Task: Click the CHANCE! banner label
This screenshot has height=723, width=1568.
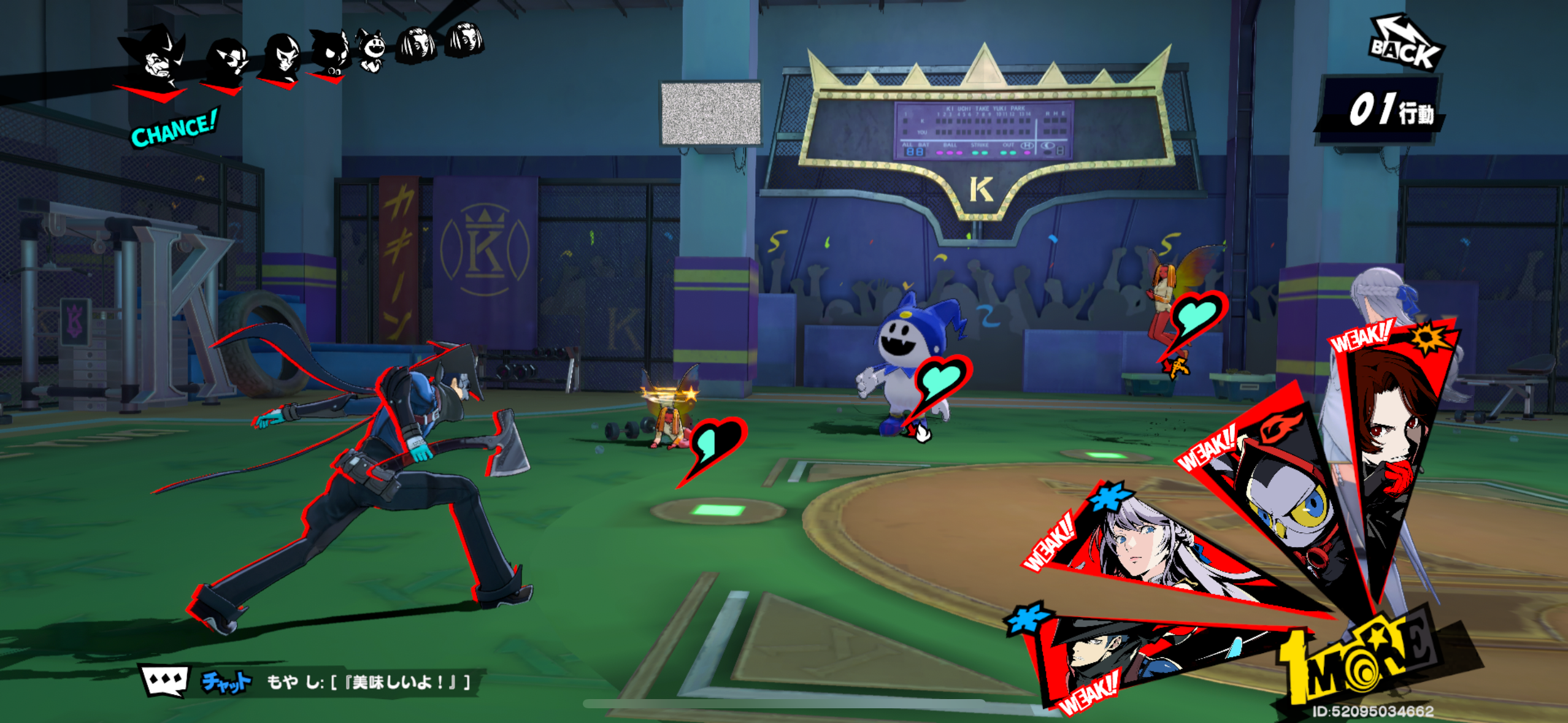Action: [x=175, y=129]
